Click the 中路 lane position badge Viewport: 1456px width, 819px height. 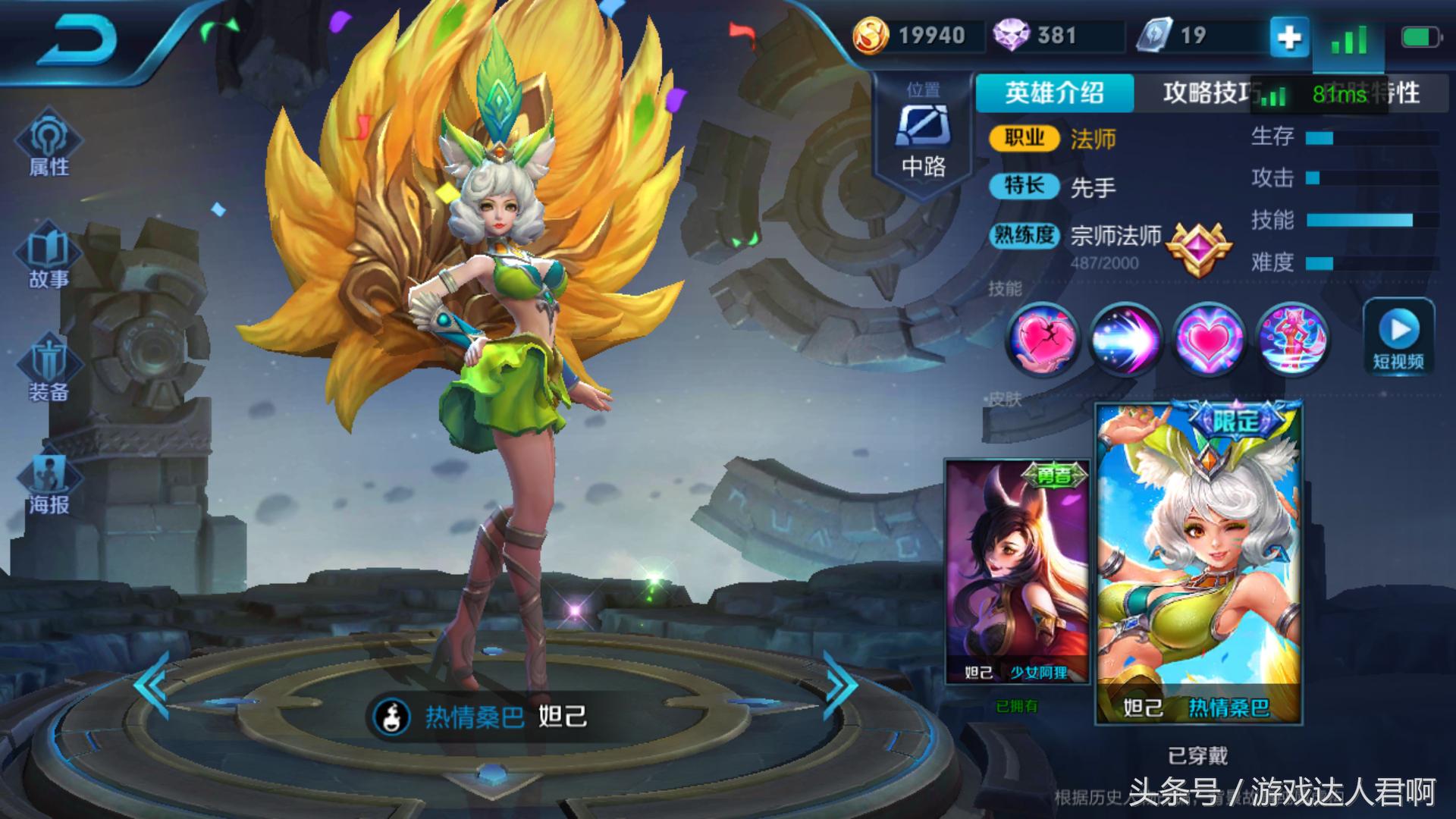pyautogui.click(x=923, y=135)
